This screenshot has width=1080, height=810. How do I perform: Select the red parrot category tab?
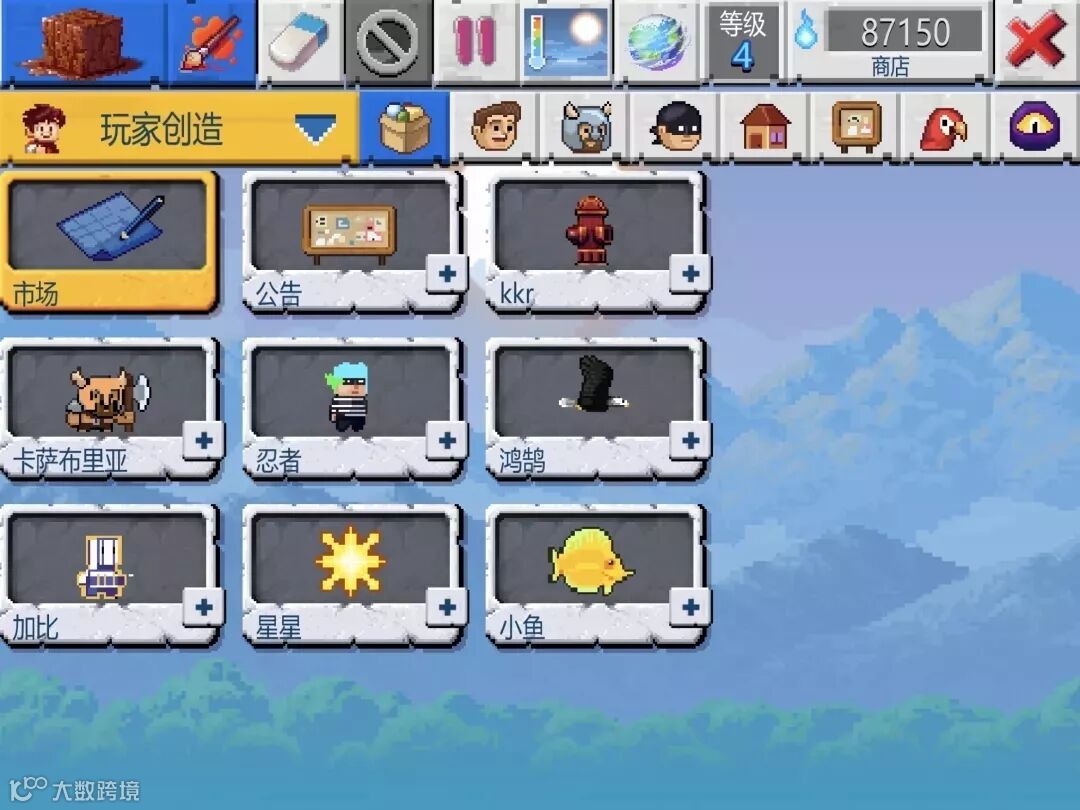(941, 129)
